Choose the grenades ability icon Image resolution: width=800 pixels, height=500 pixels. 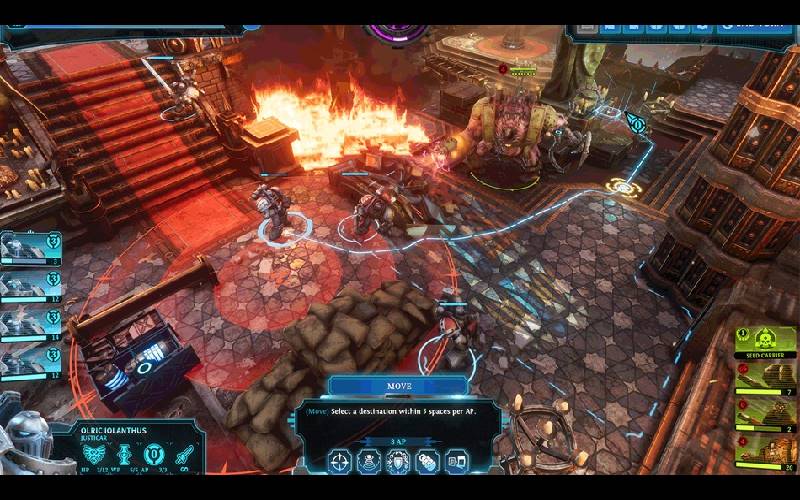427,462
